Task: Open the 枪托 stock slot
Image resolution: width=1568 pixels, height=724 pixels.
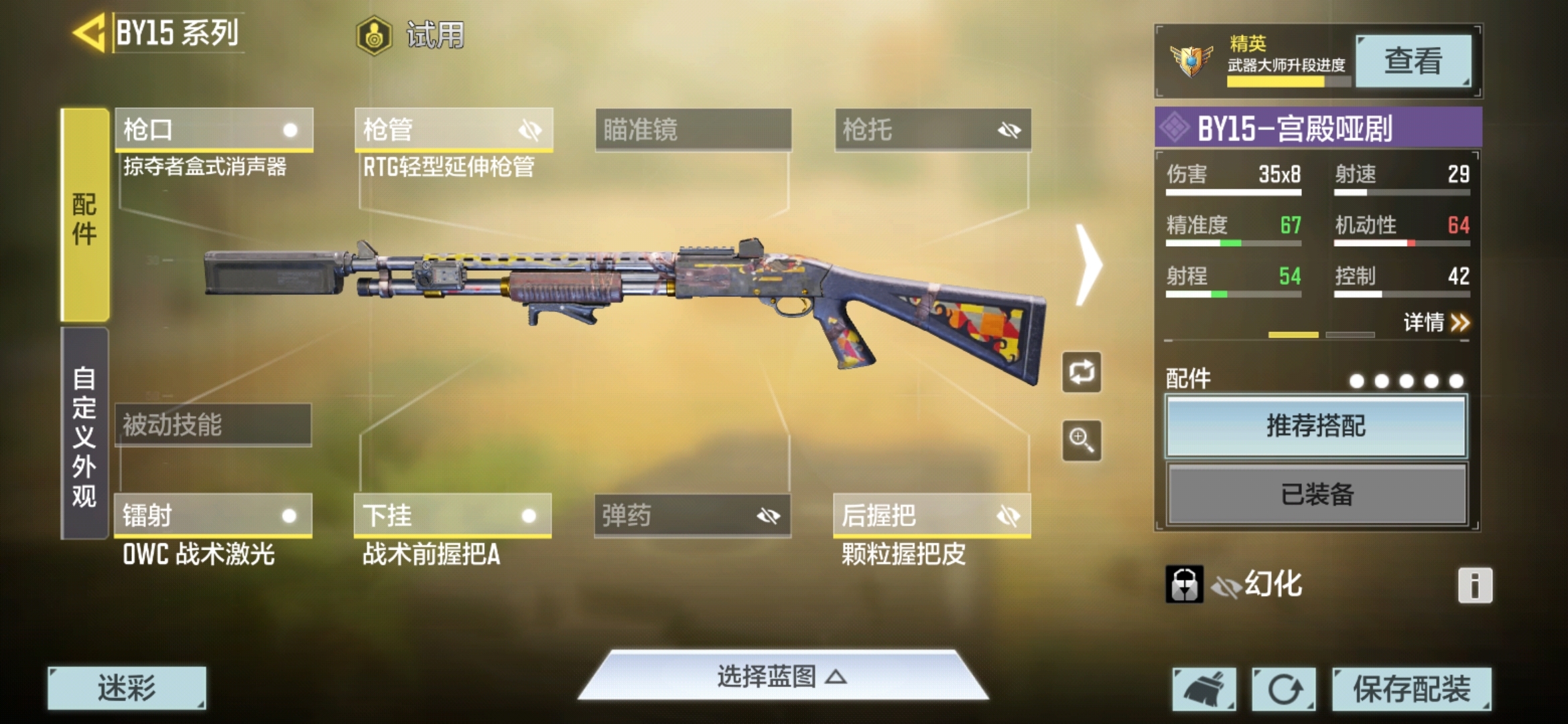Action: [x=932, y=129]
